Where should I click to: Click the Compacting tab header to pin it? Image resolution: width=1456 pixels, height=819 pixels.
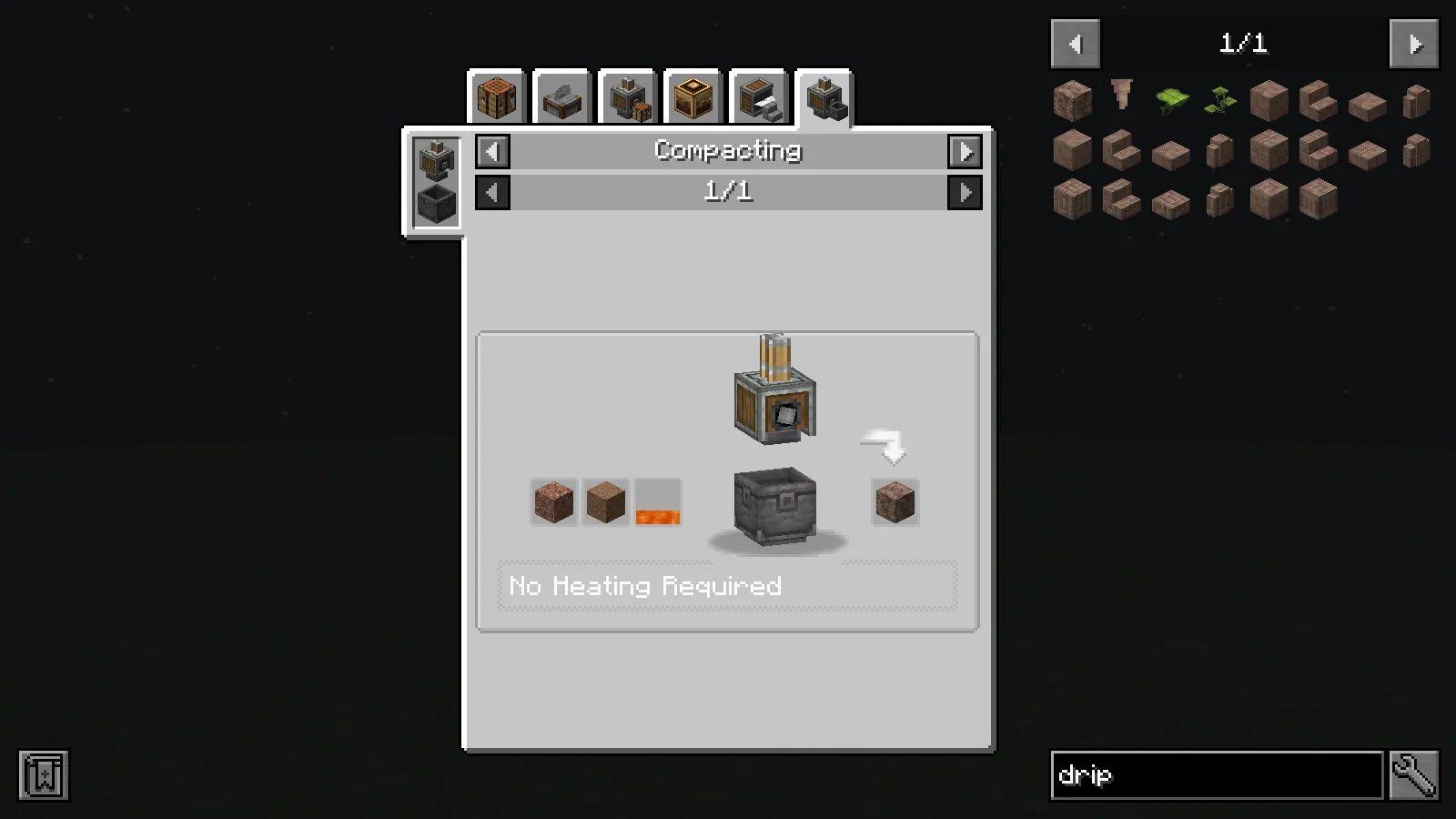click(728, 151)
